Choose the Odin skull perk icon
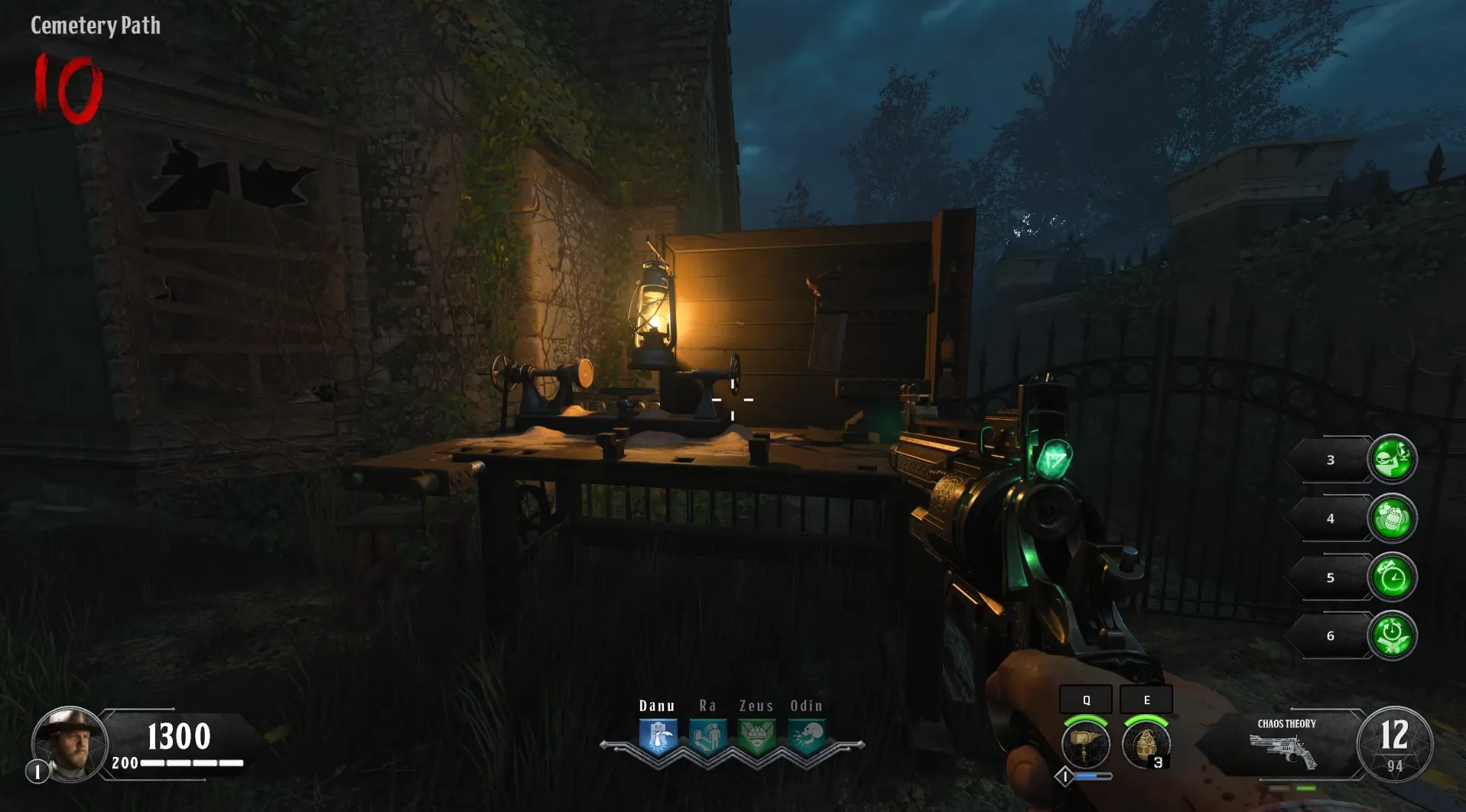 pos(806,737)
